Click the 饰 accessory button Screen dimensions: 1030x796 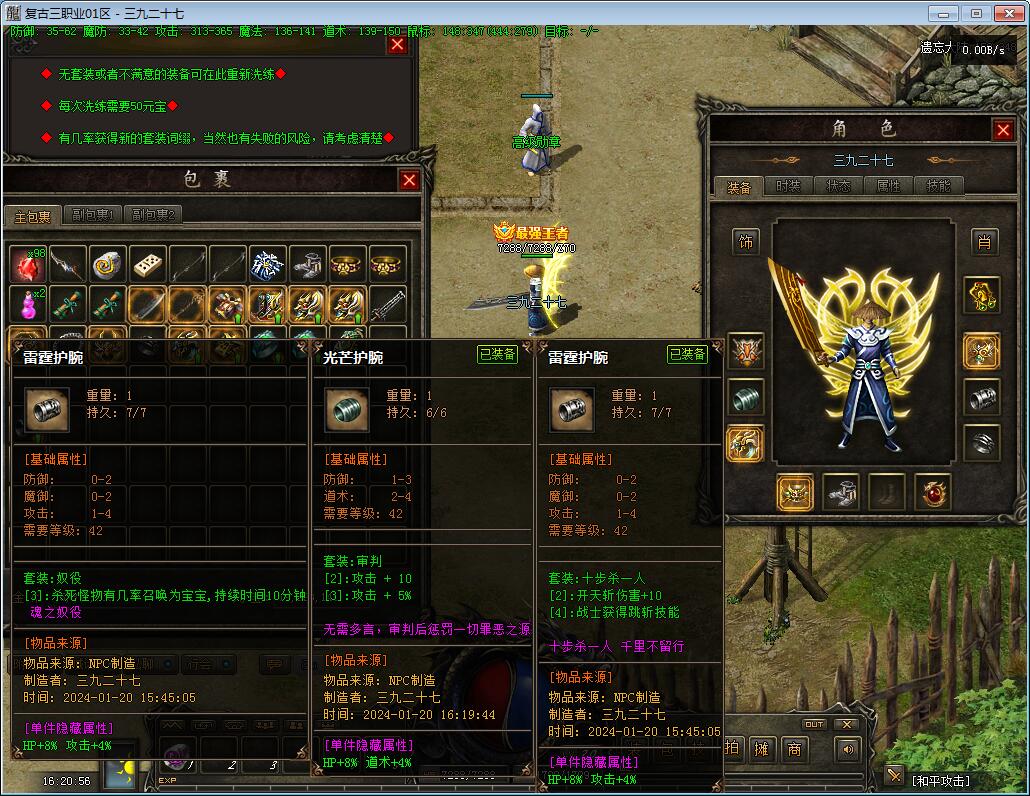point(746,241)
